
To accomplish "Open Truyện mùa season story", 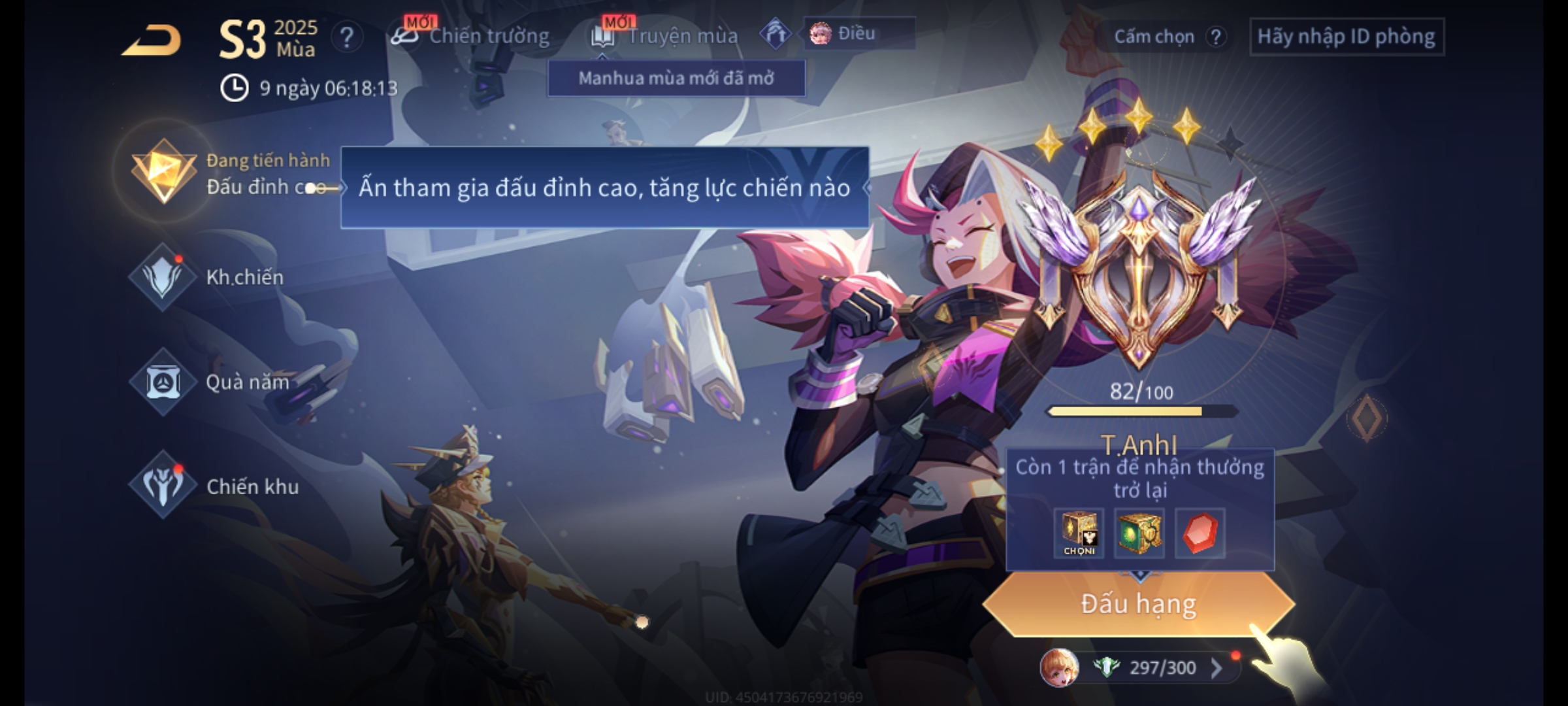I will (665, 36).
